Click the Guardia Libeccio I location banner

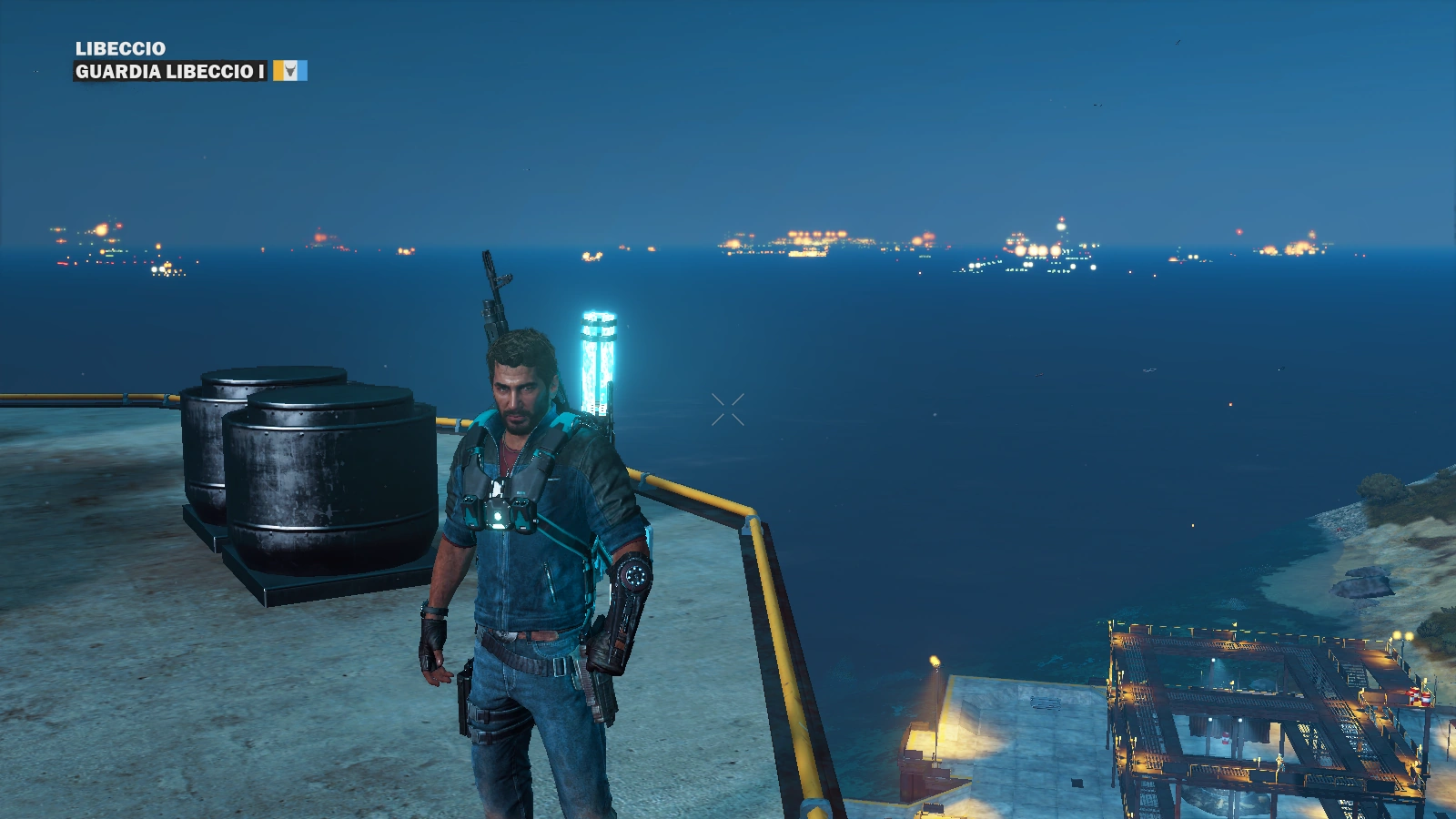[x=170, y=71]
